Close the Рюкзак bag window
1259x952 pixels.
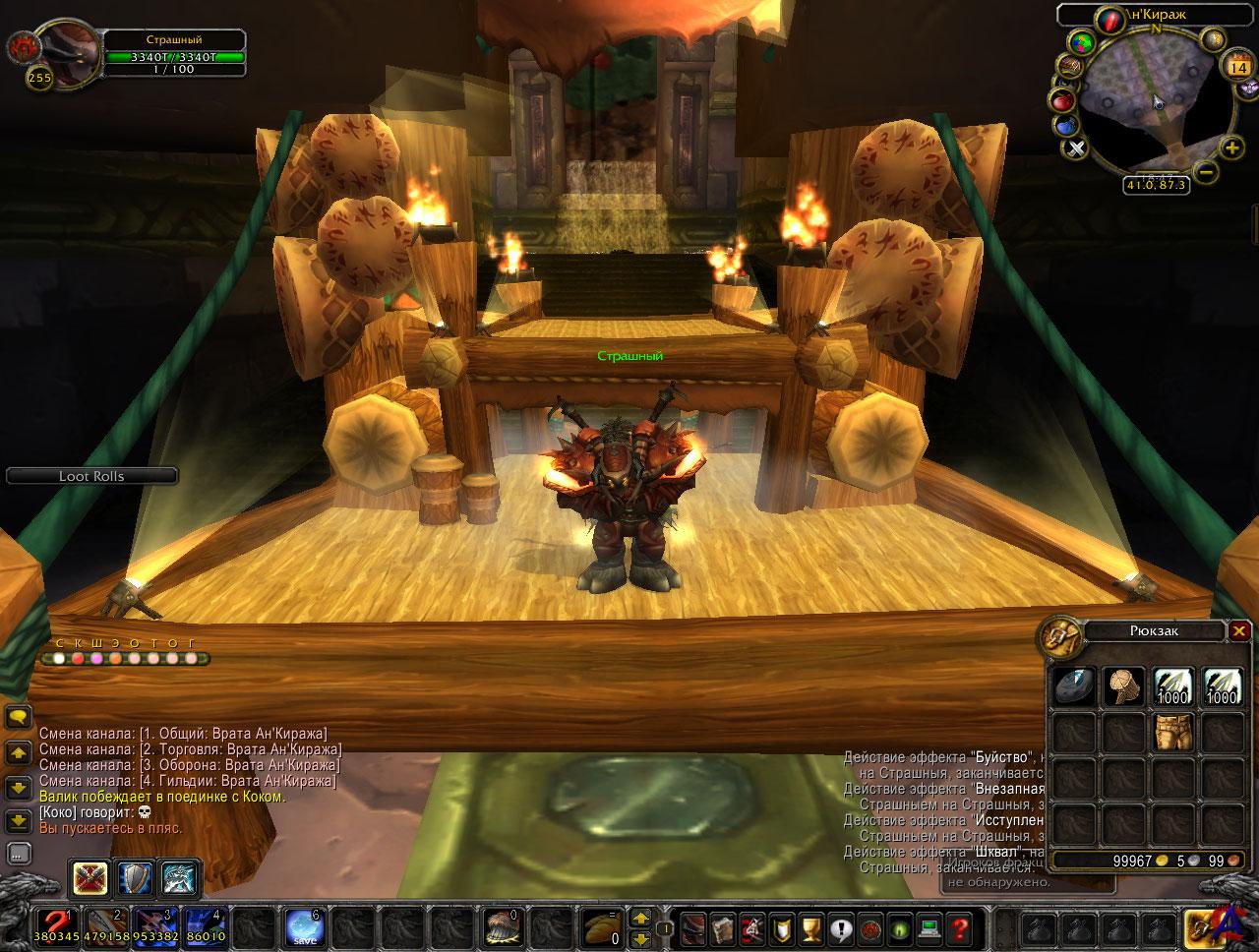click(1239, 631)
